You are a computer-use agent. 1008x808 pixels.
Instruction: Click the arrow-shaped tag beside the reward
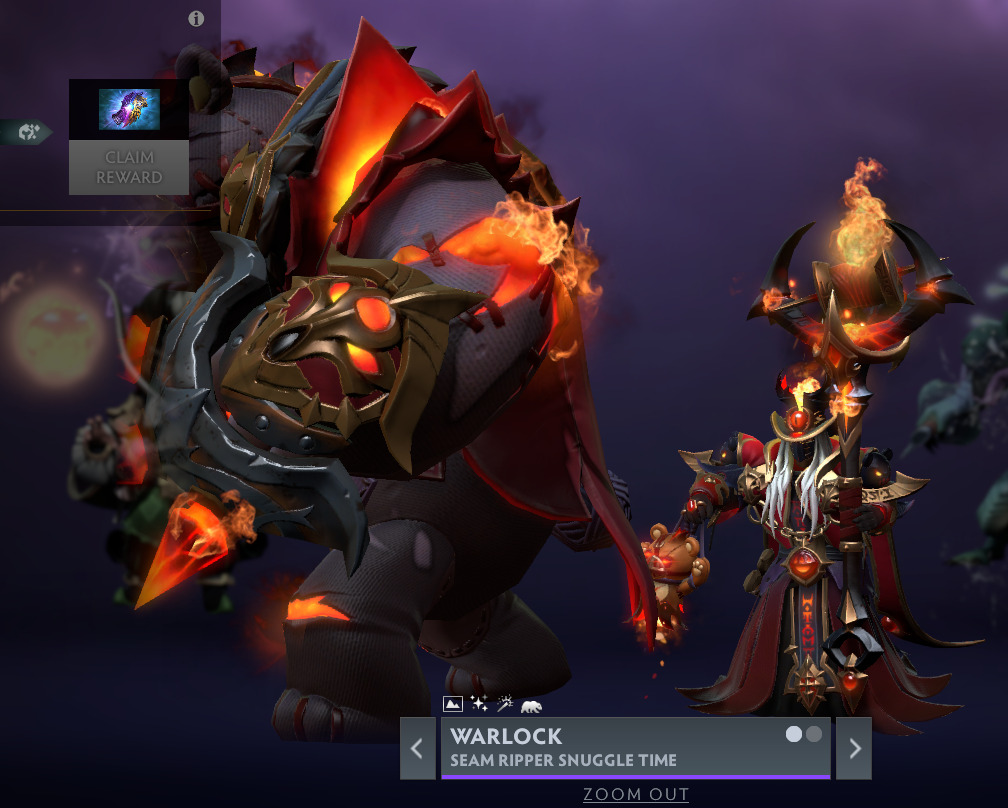point(26,131)
